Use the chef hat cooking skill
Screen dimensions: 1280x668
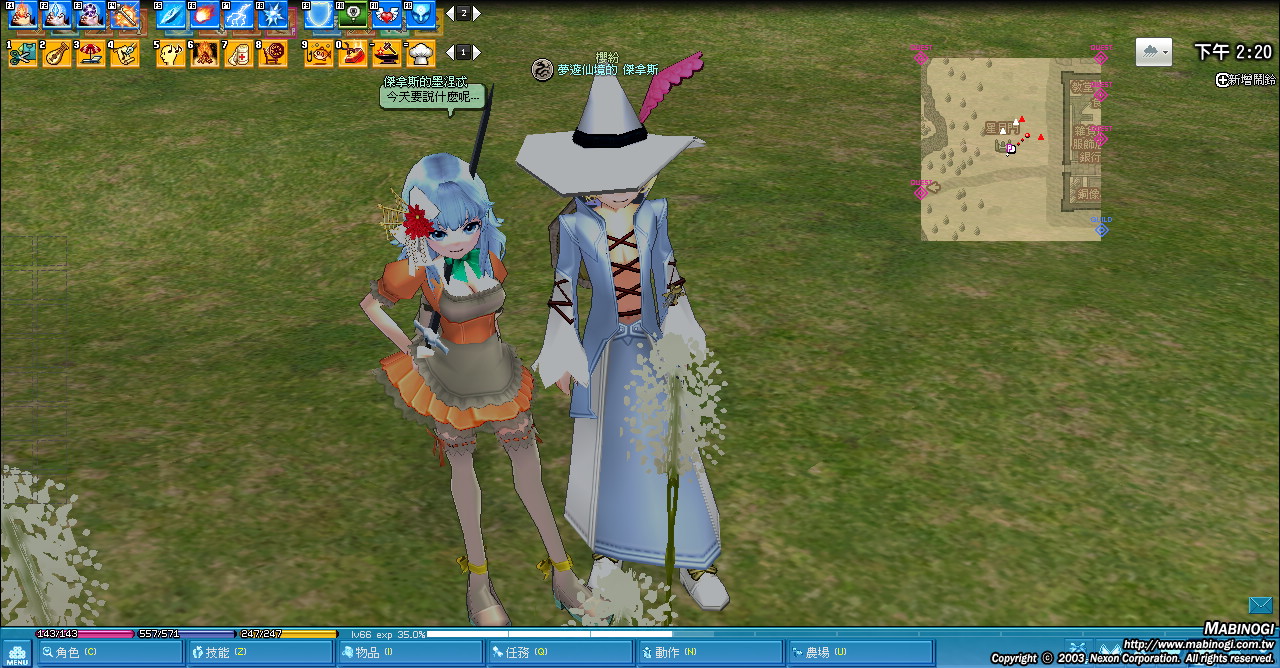point(421,53)
